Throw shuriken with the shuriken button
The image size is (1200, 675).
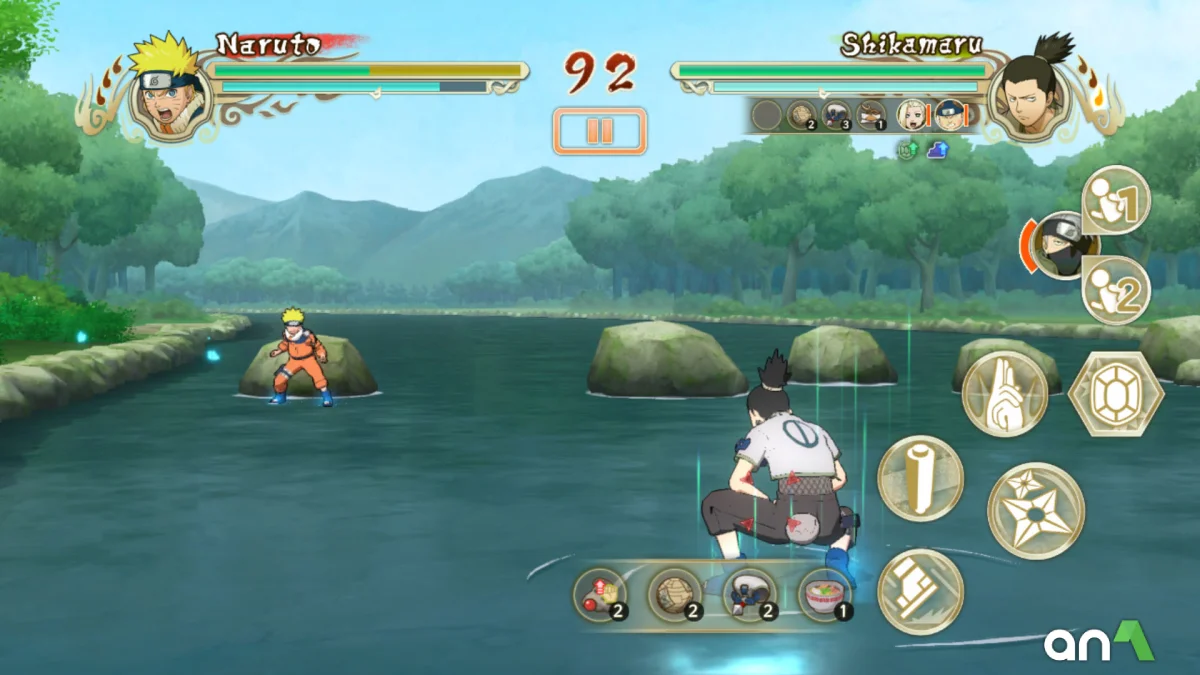[1035, 510]
